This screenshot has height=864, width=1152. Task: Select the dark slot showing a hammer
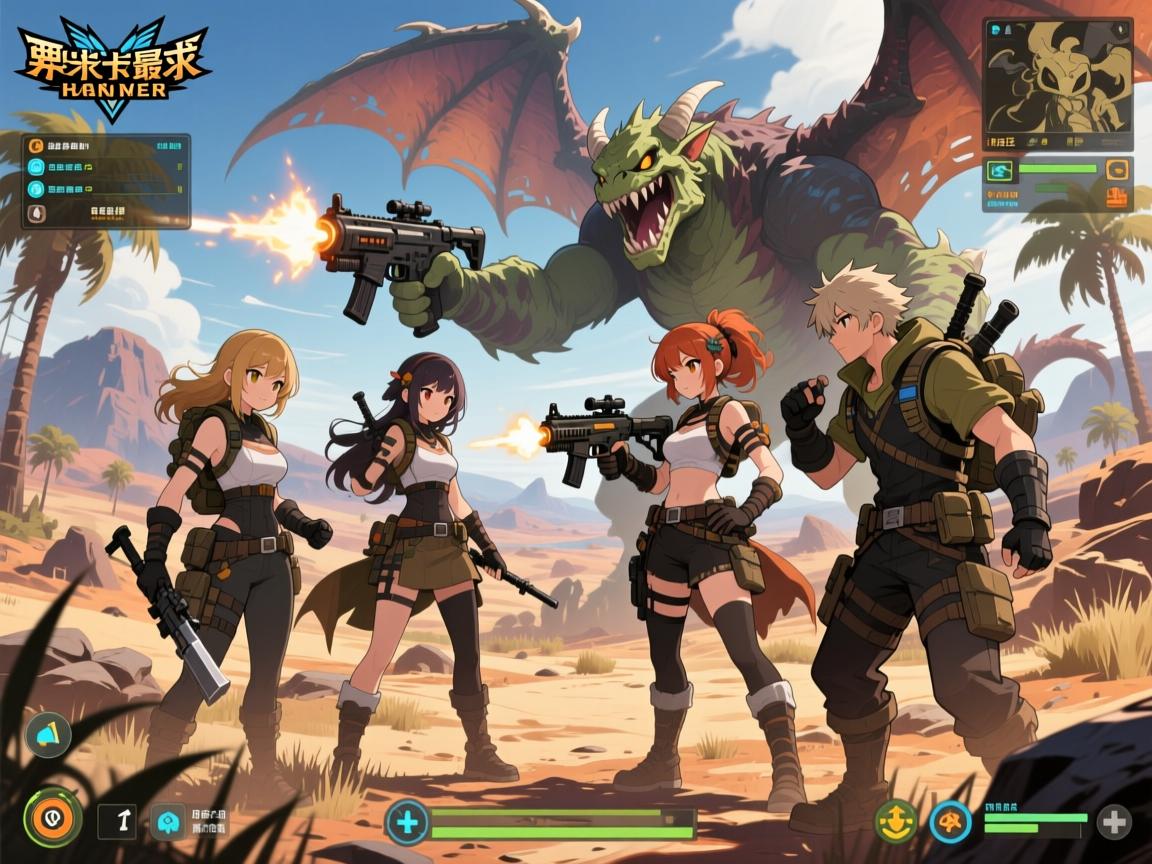tap(117, 821)
